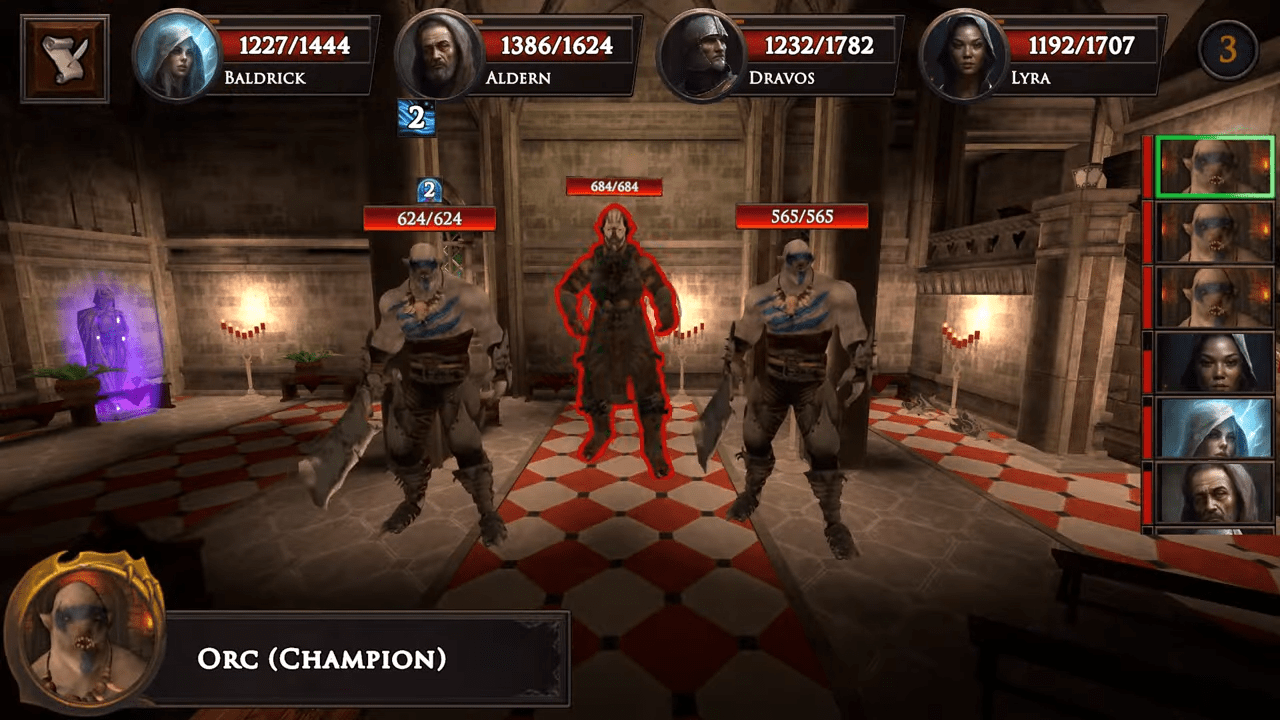Viewport: 1280px width, 720px height.
Task: Choose Aldern's portrait in the party bar
Action: 438,55
